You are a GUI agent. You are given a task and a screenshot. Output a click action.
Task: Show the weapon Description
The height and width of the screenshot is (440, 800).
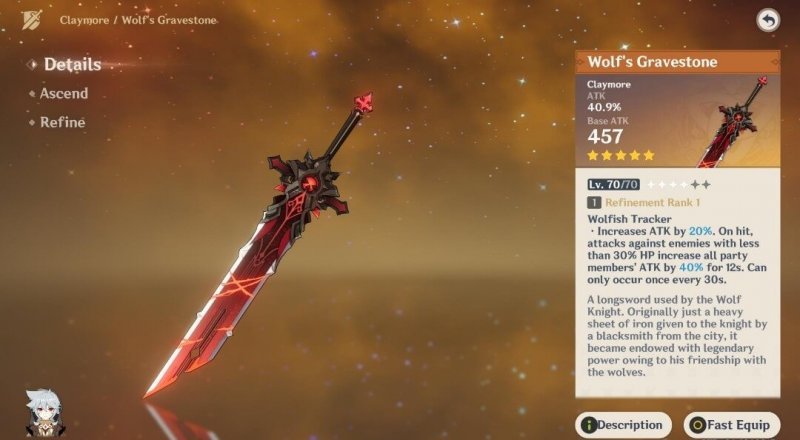[x=622, y=425]
